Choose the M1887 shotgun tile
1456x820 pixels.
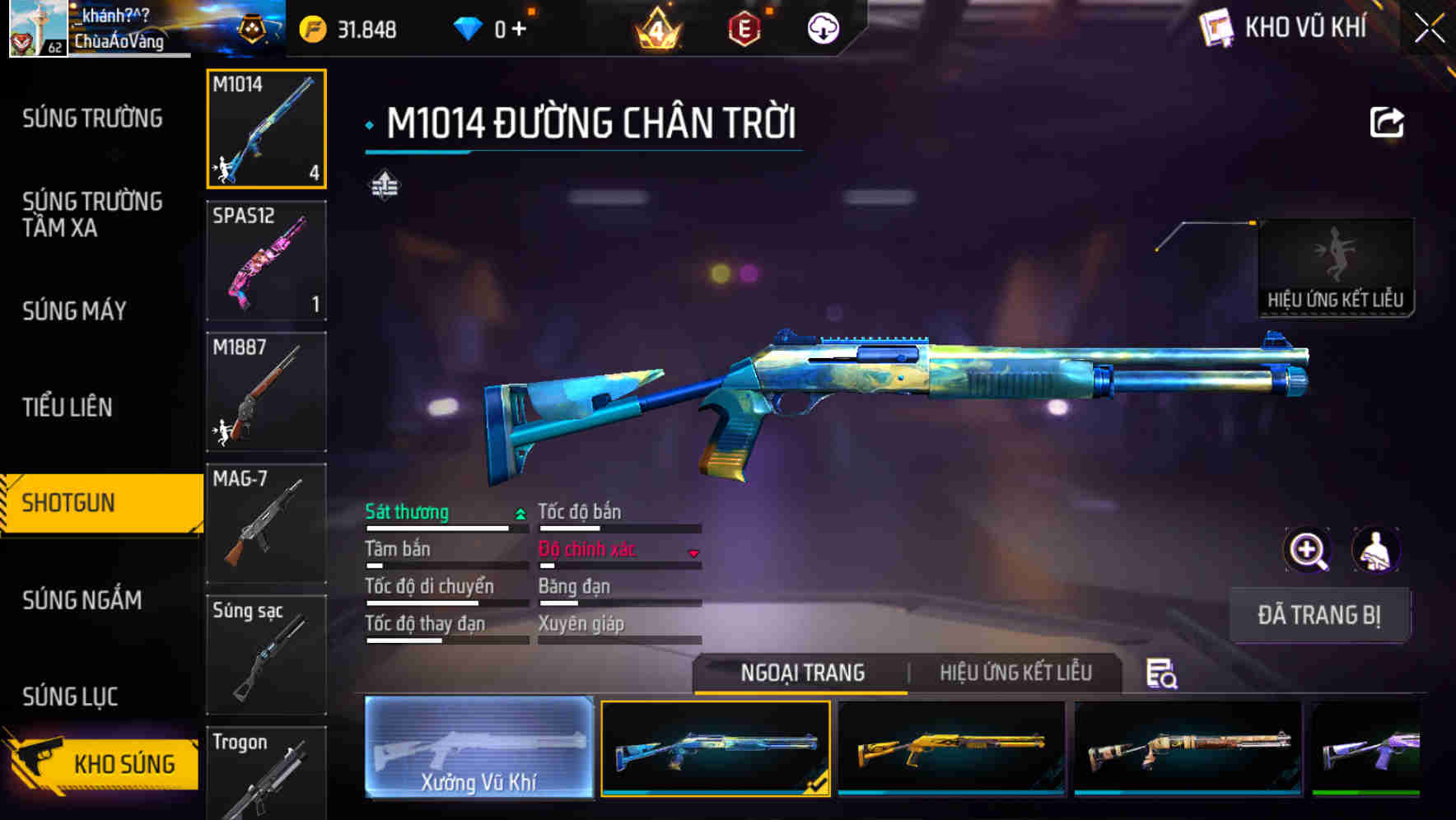click(x=266, y=392)
